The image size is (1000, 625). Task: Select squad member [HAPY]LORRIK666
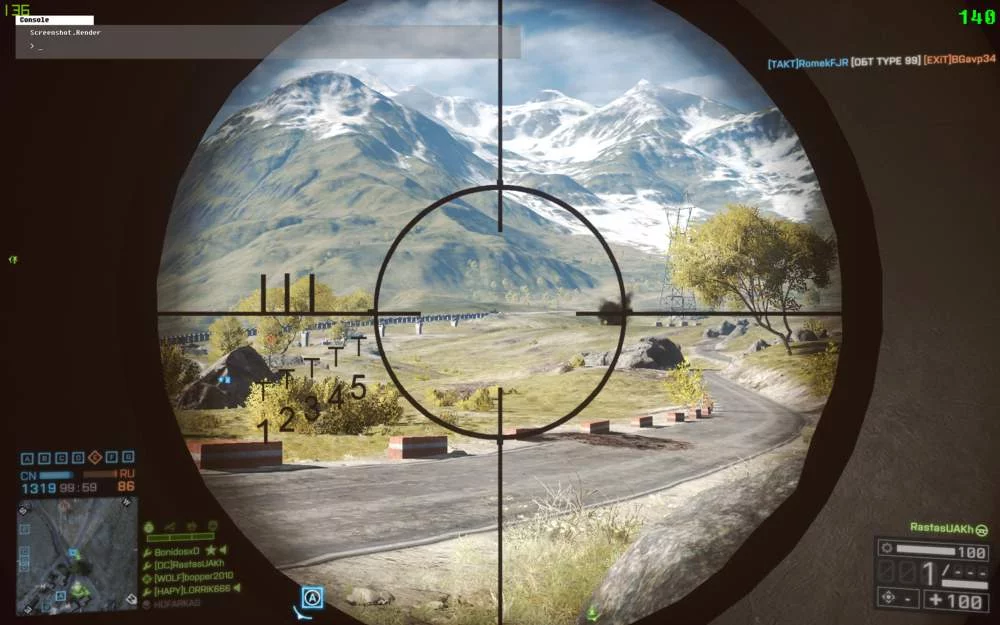pos(191,590)
